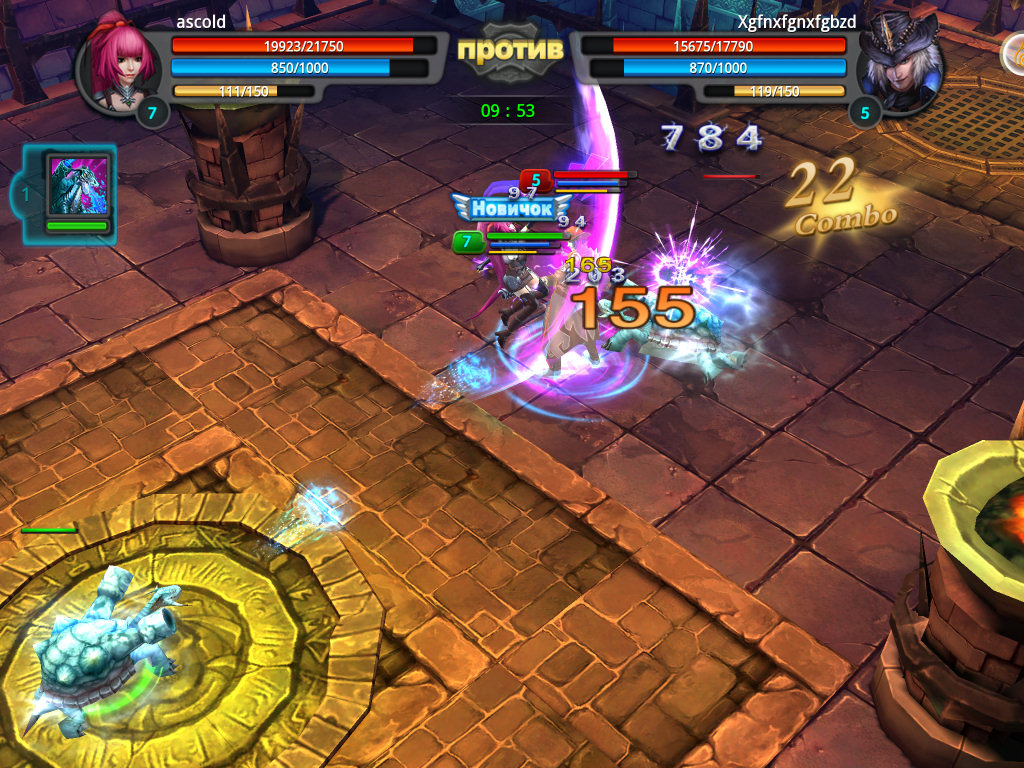Viewport: 1024px width, 768px height.
Task: Select the turtle pet card
Action: (77, 191)
